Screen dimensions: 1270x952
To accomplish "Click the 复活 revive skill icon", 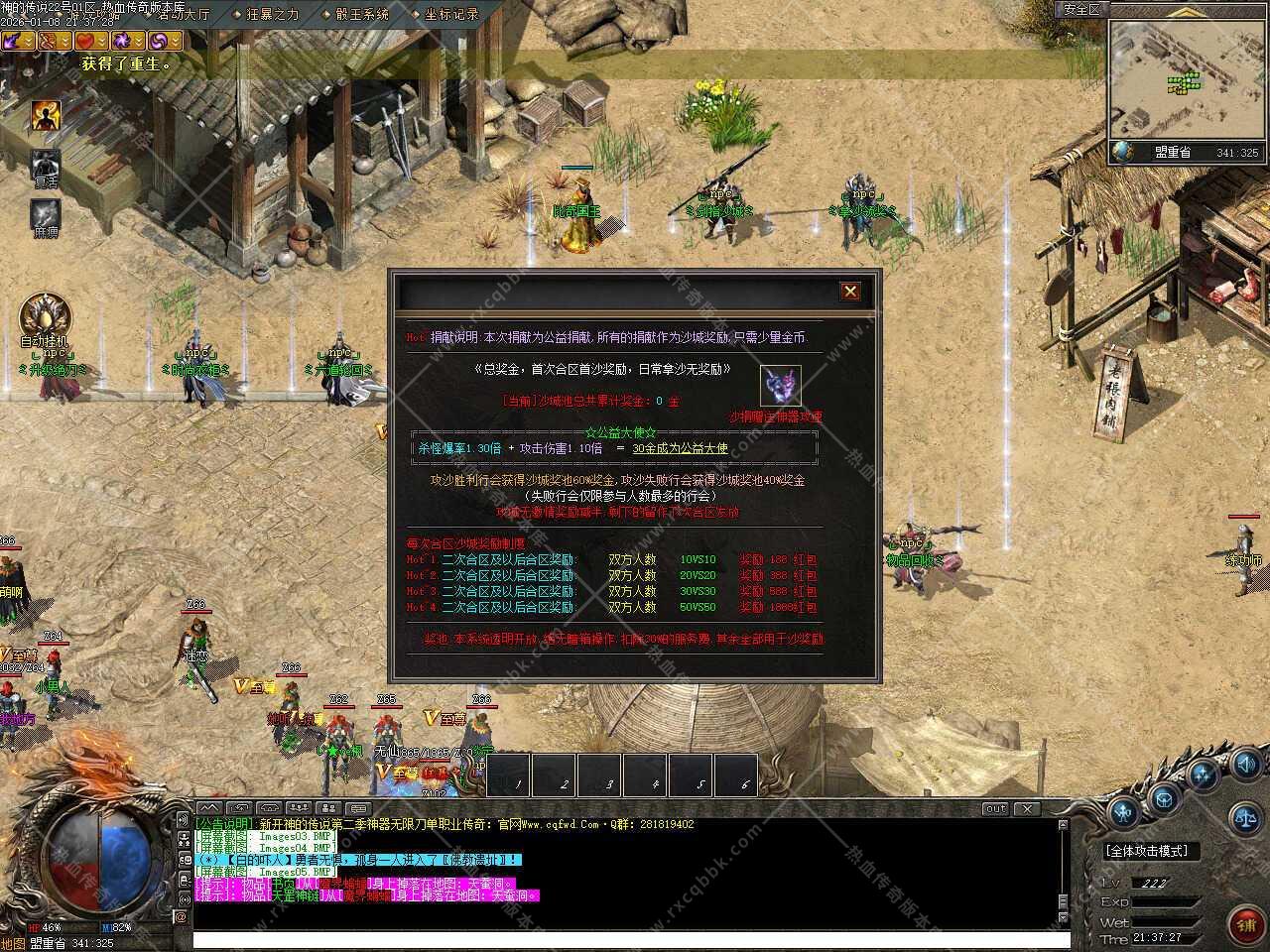I will pos(46,167).
